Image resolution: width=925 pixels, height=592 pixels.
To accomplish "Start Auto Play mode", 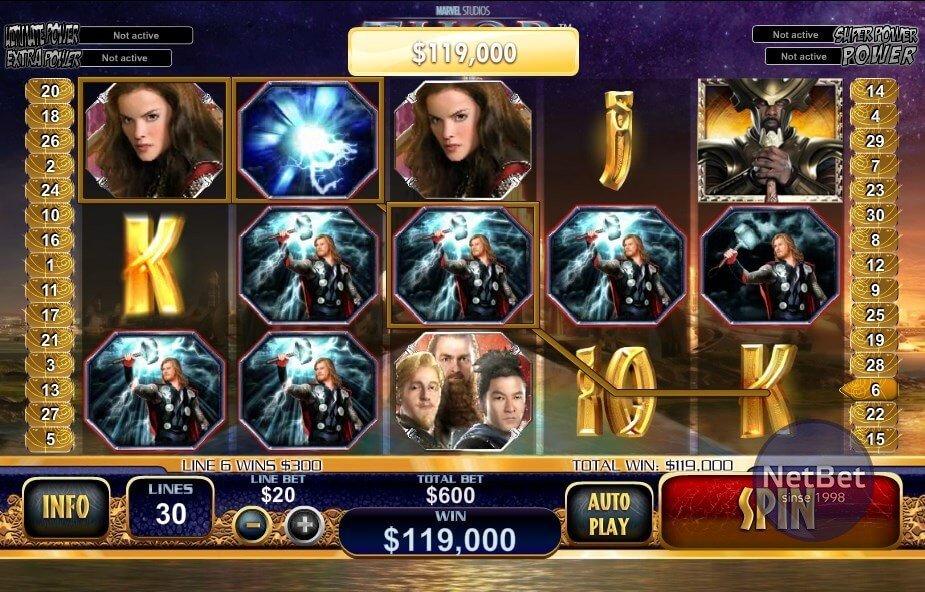I will 608,513.
